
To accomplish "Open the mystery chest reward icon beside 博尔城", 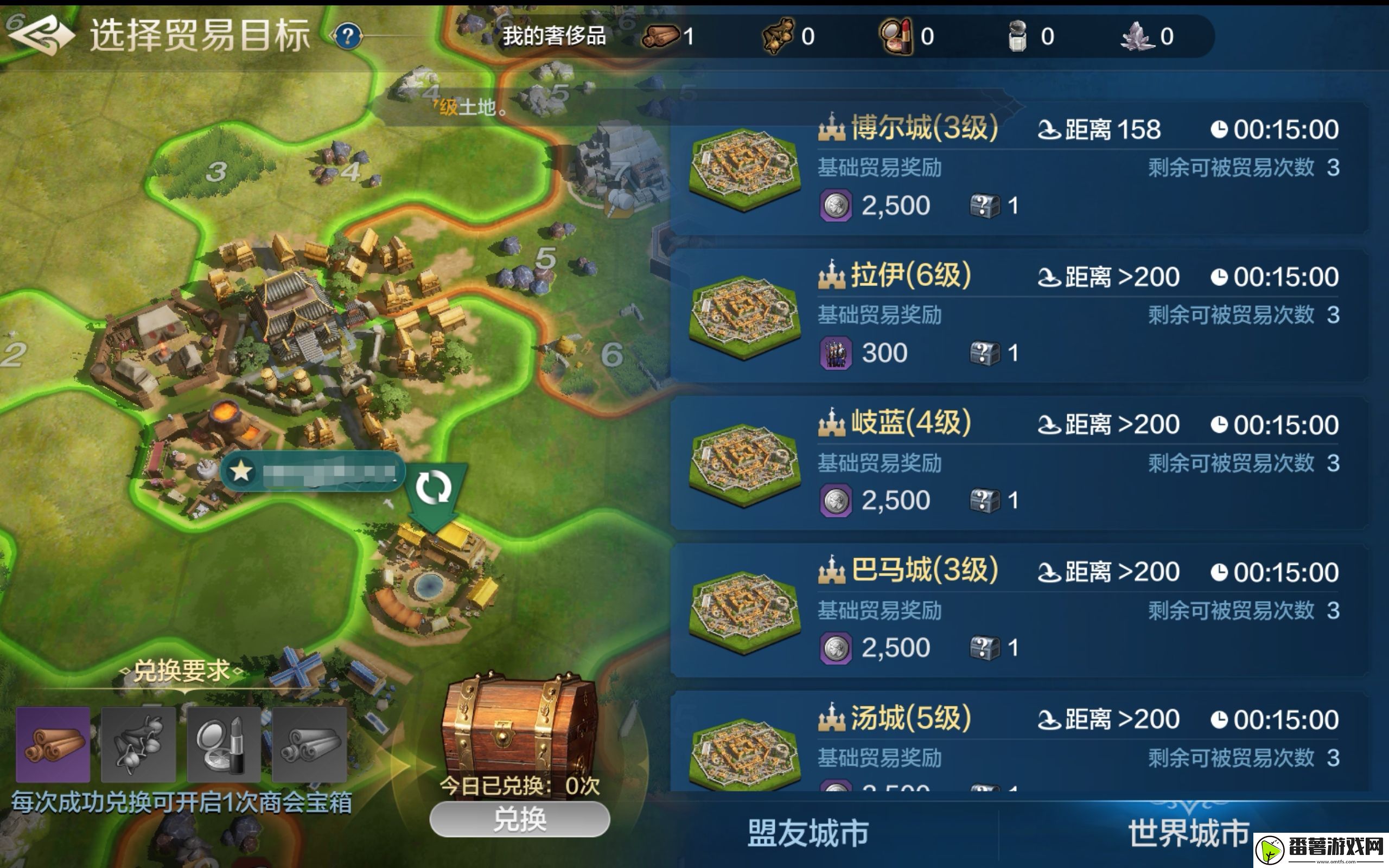I will (x=984, y=205).
